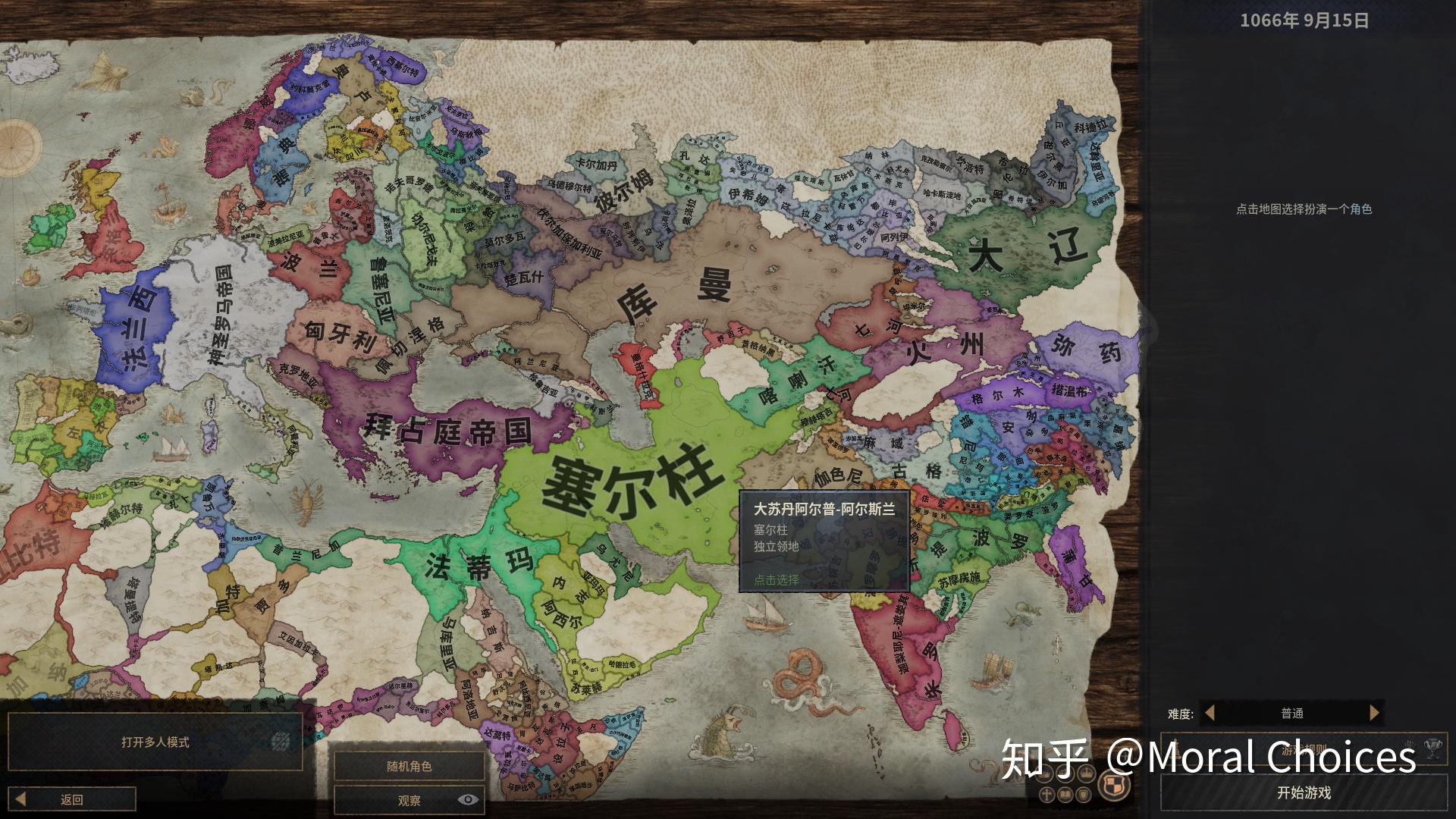1456x819 pixels.
Task: Click the open-book filter icon
Action: (x=1065, y=795)
